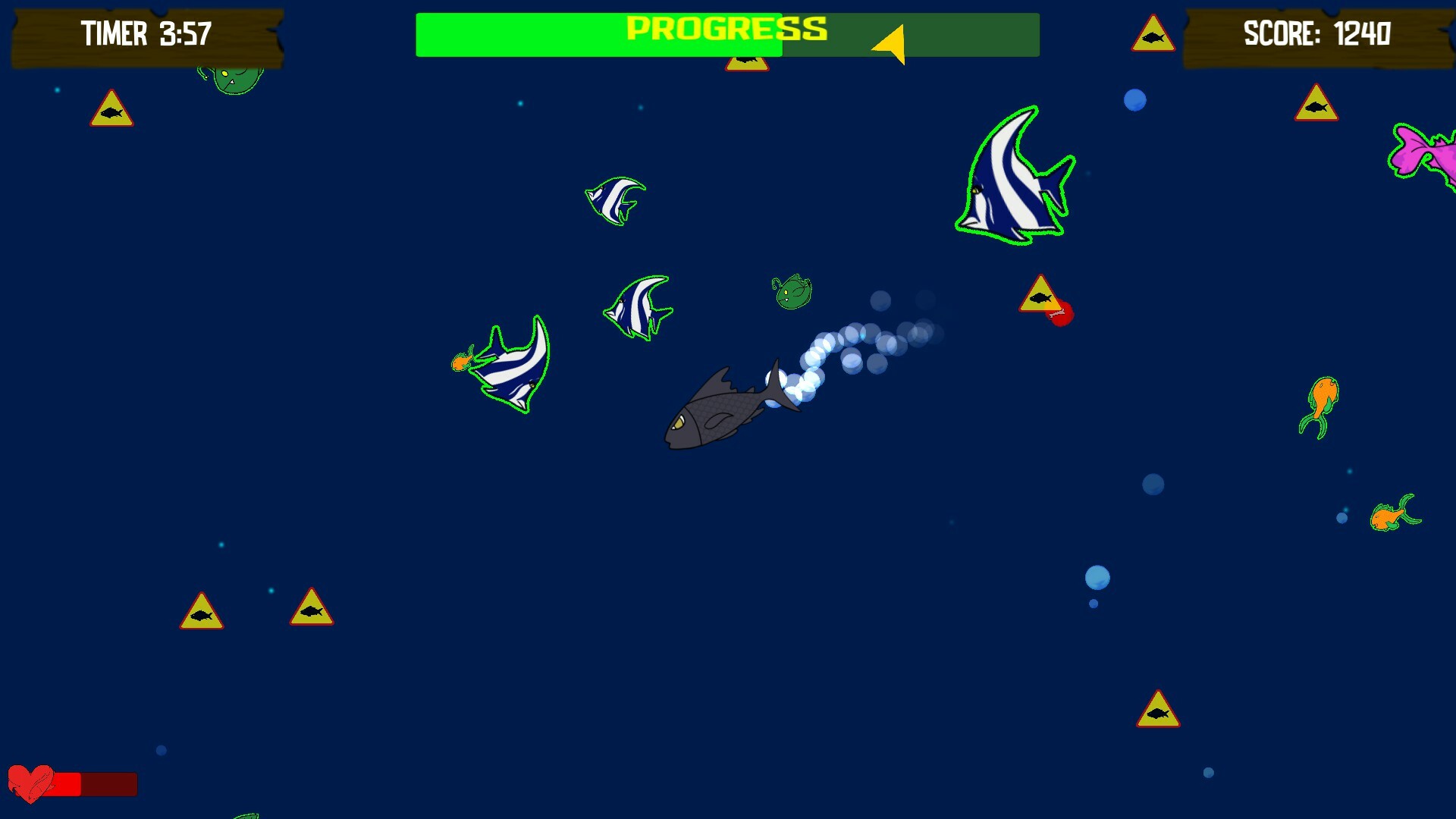
Task: Click the left warning triangle near the bottom
Action: 201,609
